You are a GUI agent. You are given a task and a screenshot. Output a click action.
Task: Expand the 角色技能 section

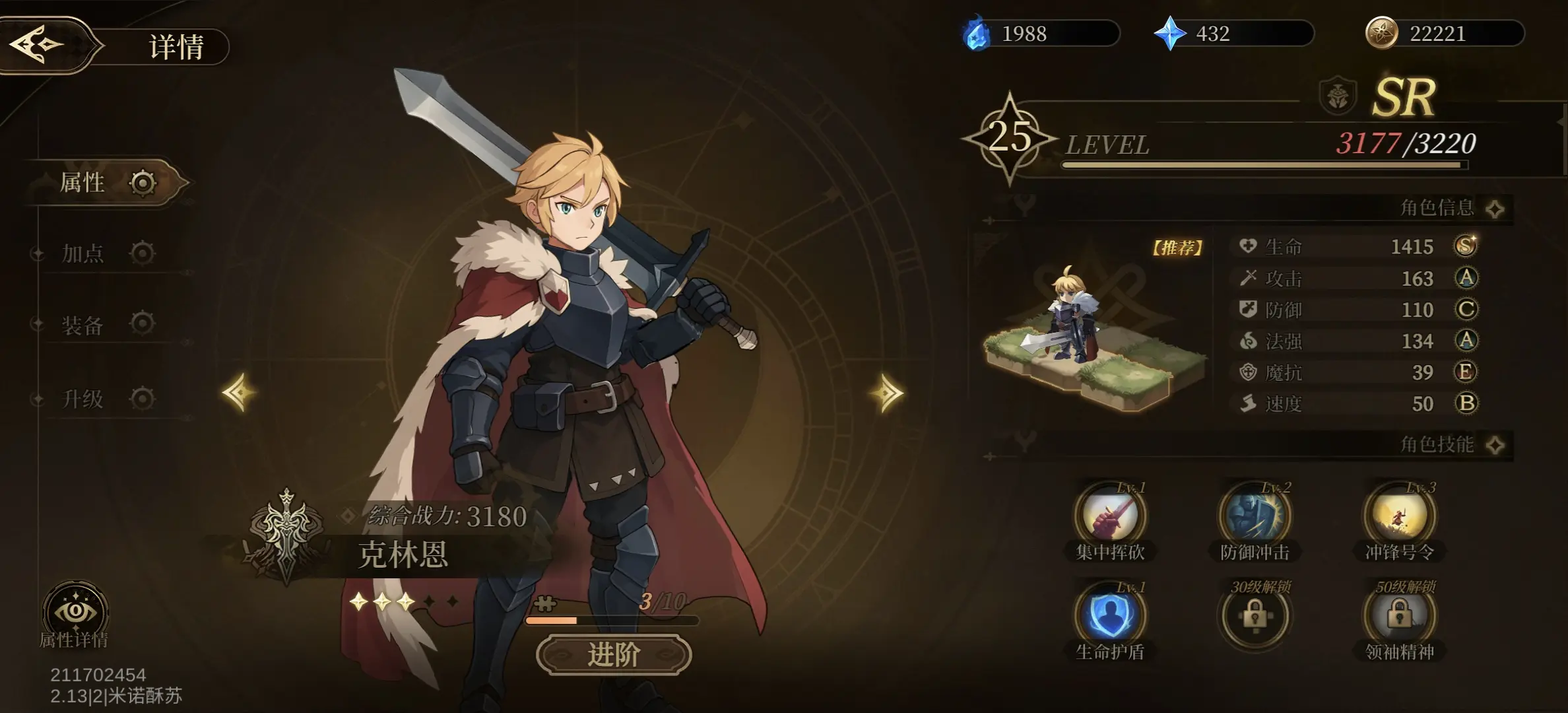click(1495, 444)
